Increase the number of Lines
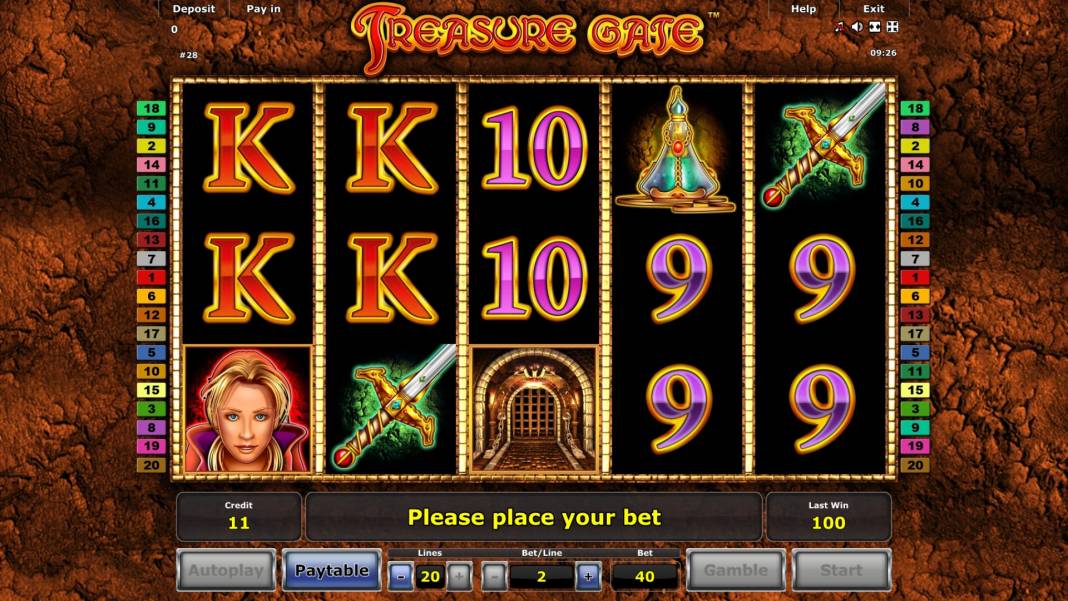Image resolution: width=1068 pixels, height=601 pixels. tap(458, 575)
